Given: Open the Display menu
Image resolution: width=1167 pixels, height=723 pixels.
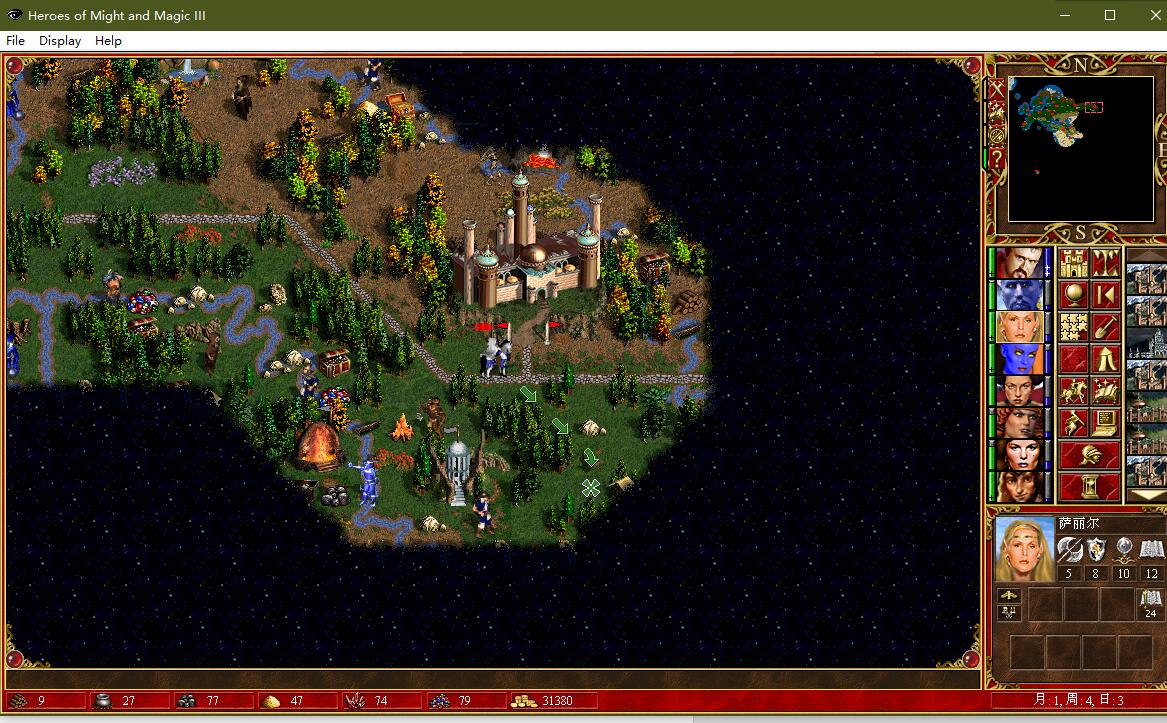Looking at the screenshot, I should click(x=60, y=41).
